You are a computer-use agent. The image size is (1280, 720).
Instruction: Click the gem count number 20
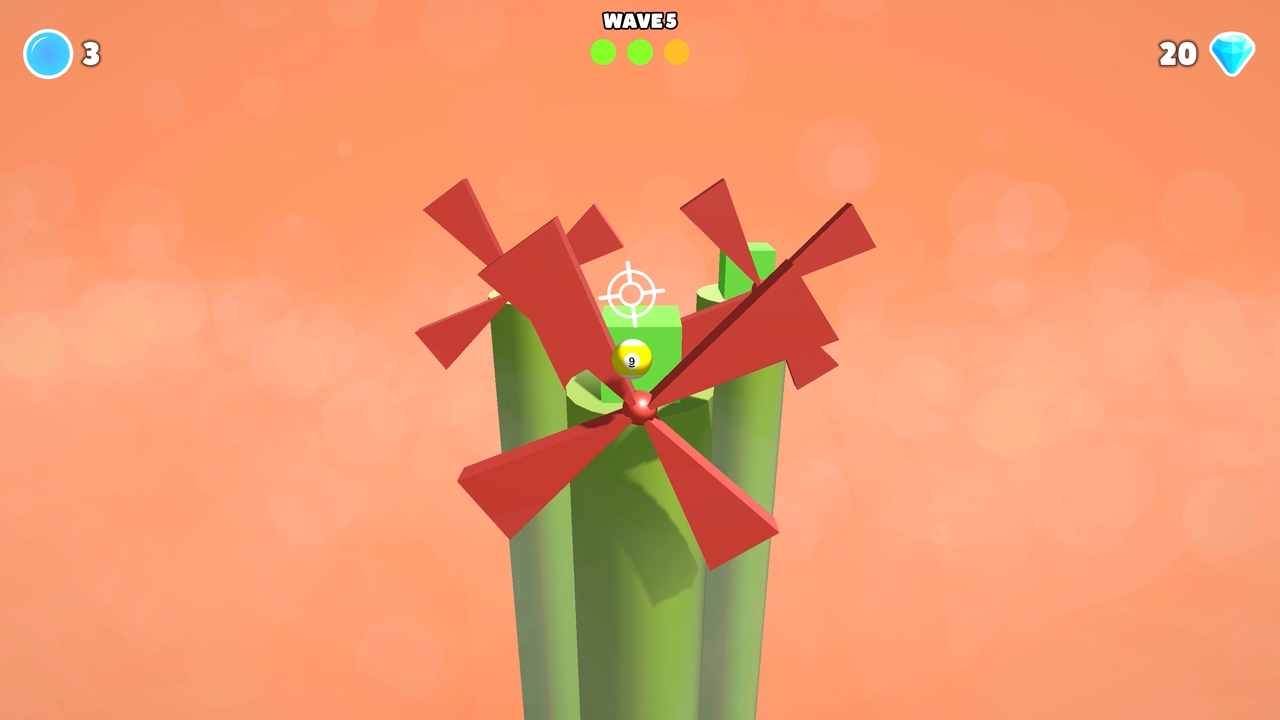click(1177, 54)
